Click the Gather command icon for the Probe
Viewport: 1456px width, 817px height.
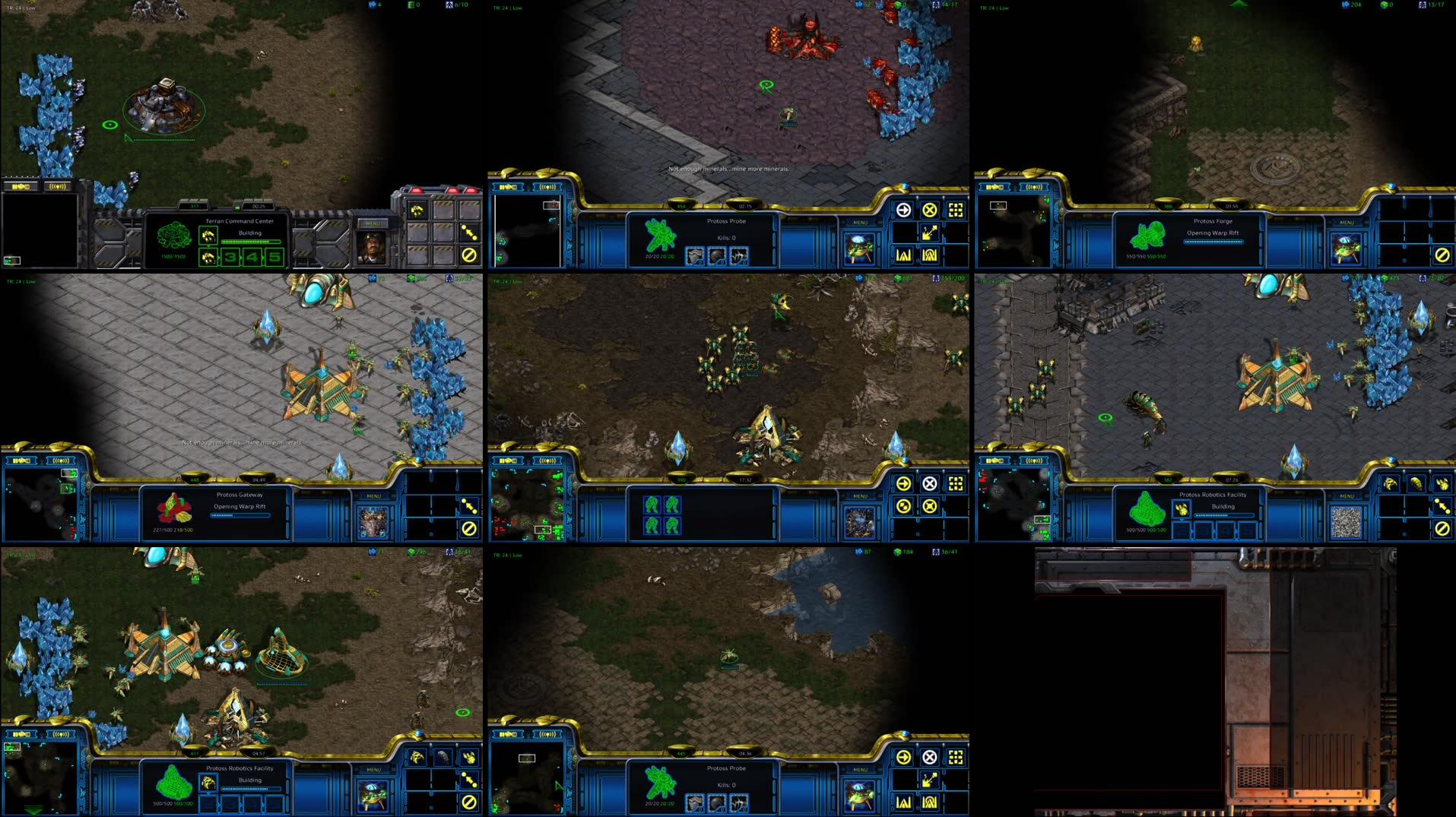(x=931, y=234)
